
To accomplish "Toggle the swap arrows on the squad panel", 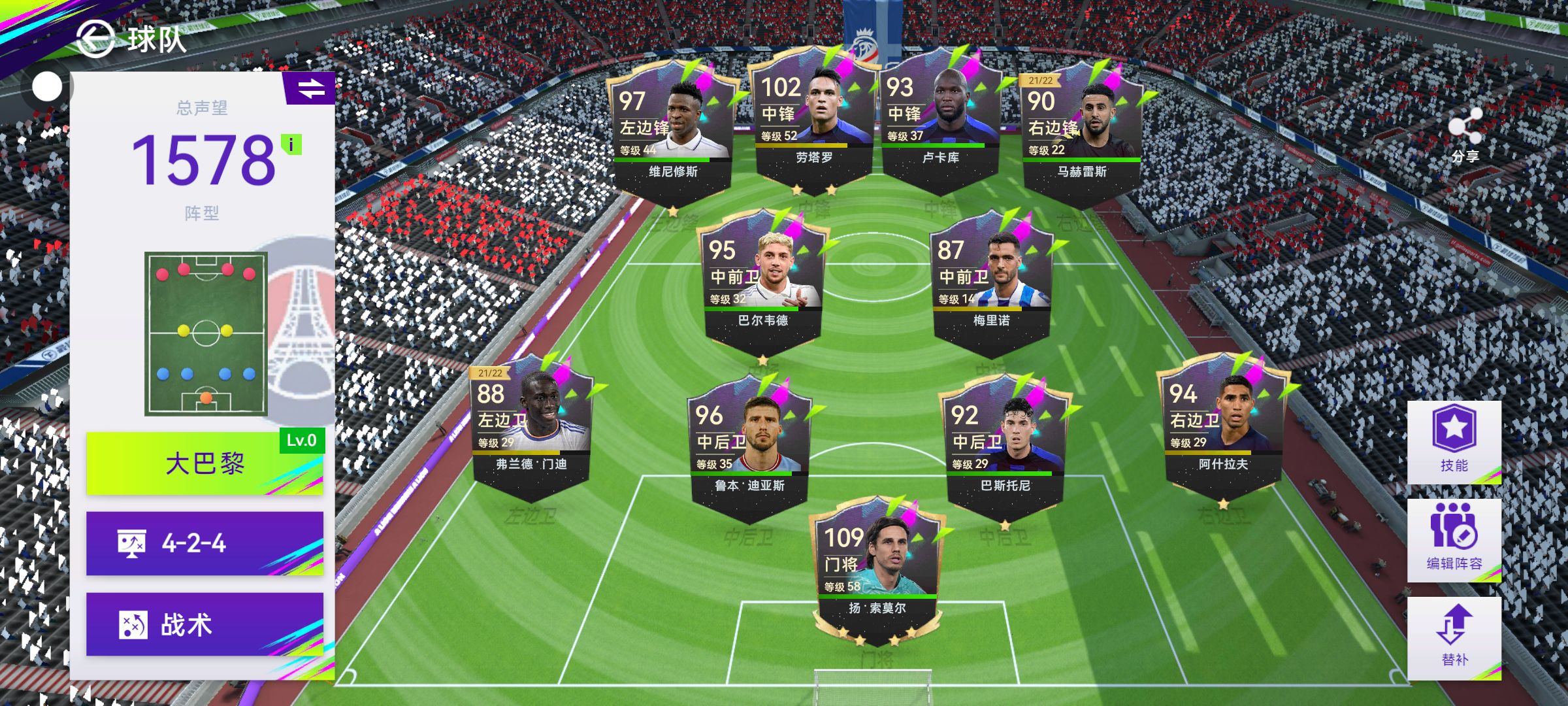I will pyautogui.click(x=311, y=88).
